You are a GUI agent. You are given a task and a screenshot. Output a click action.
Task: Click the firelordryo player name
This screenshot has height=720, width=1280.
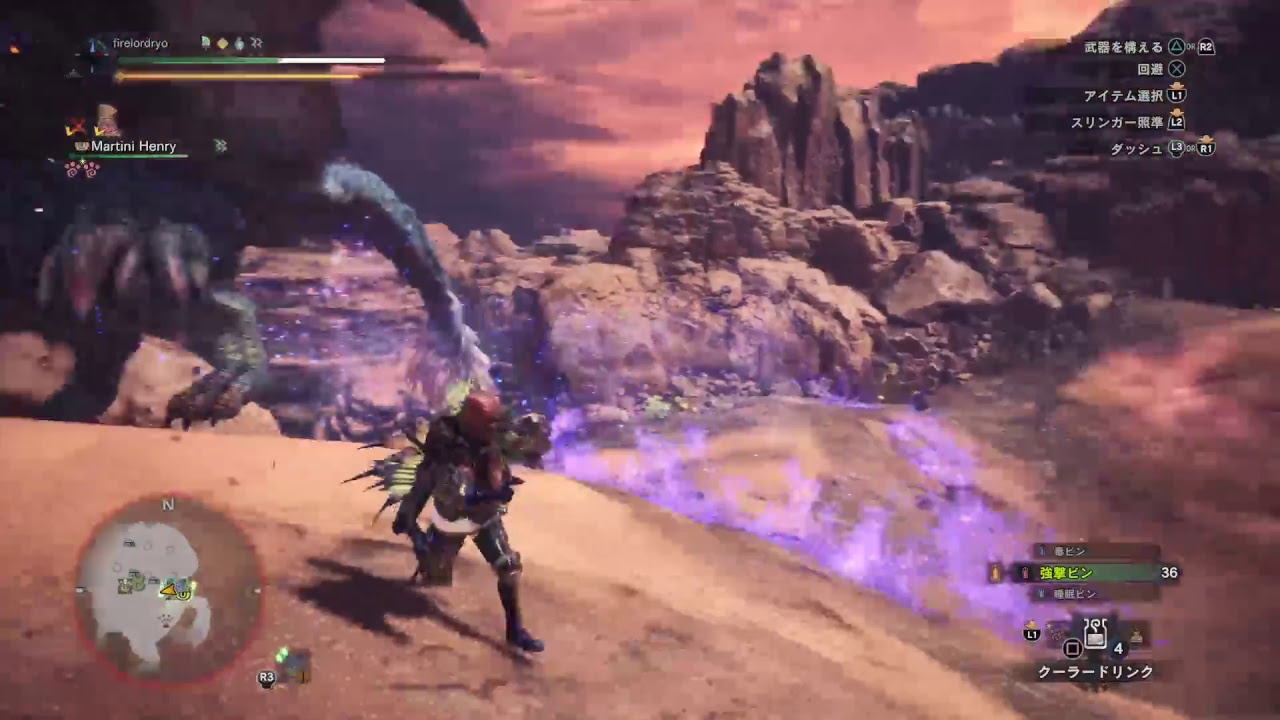point(140,43)
